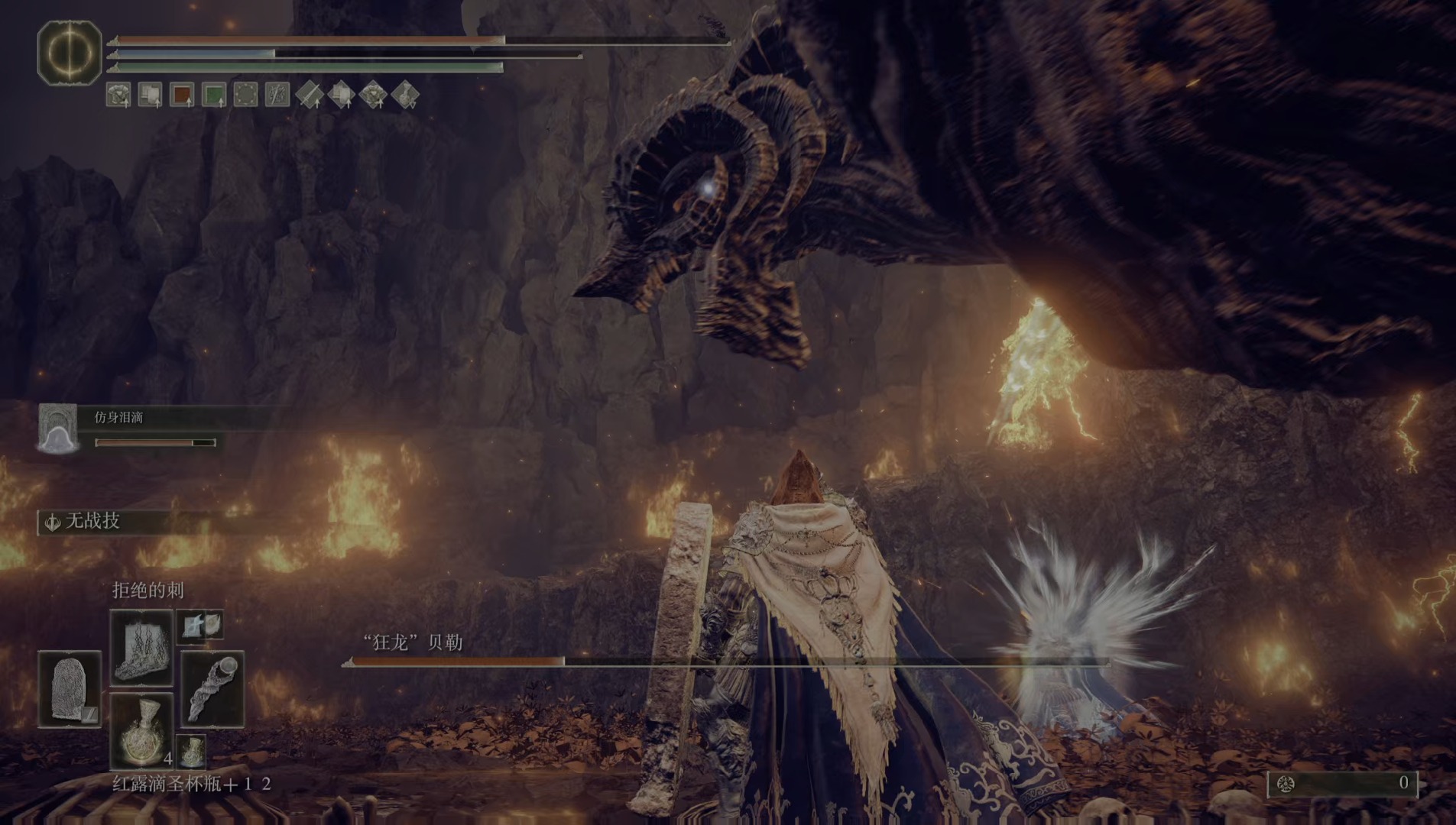Select the 拒绝的刺 spell slot

[141, 646]
